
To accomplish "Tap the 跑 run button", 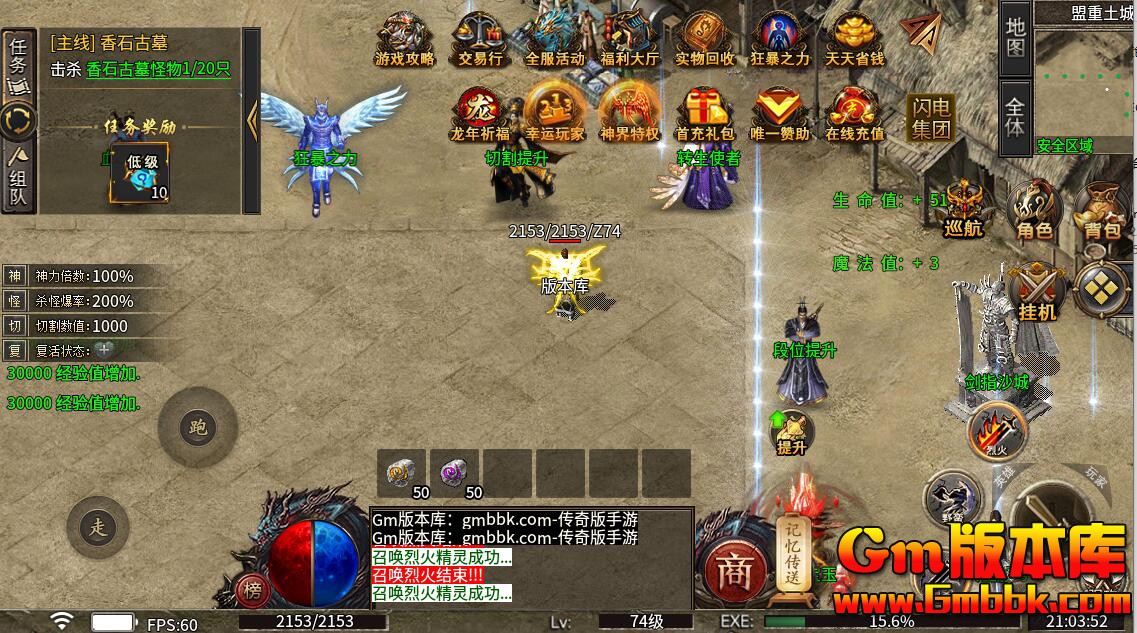I will coord(197,428).
